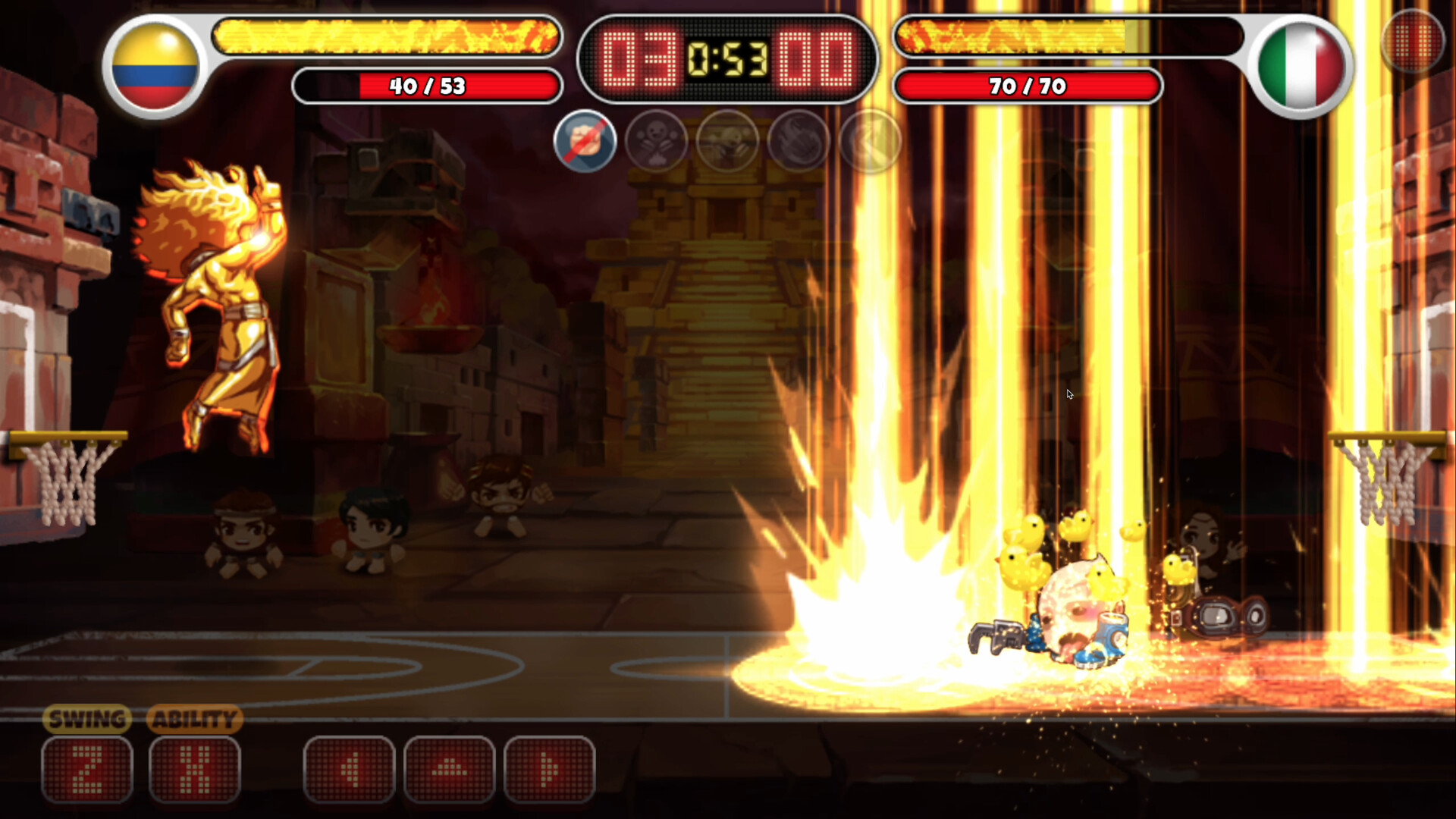This screenshot has height=819, width=1456.
Task: Tap the dragon-swirl ability icon
Action: [x=798, y=141]
